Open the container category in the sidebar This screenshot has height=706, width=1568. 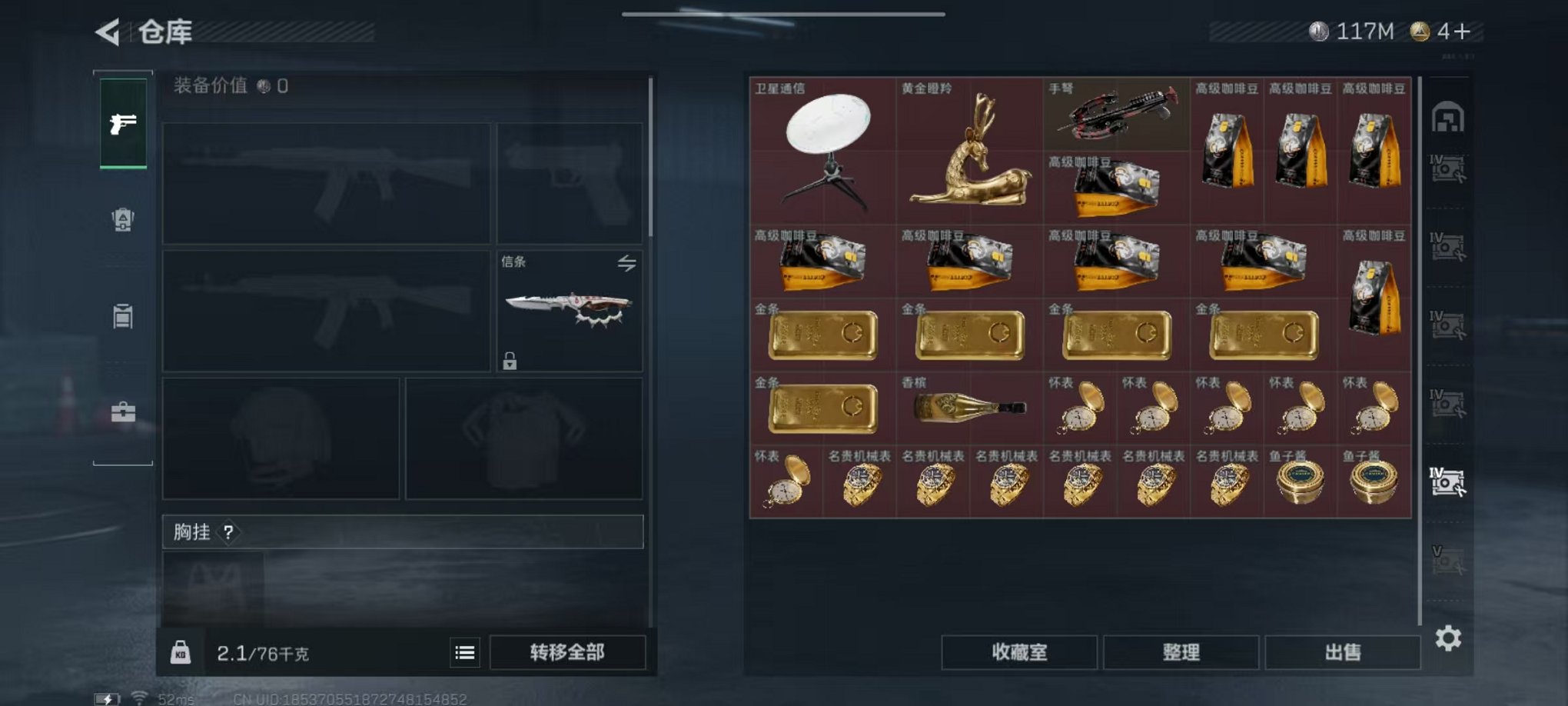click(x=122, y=318)
